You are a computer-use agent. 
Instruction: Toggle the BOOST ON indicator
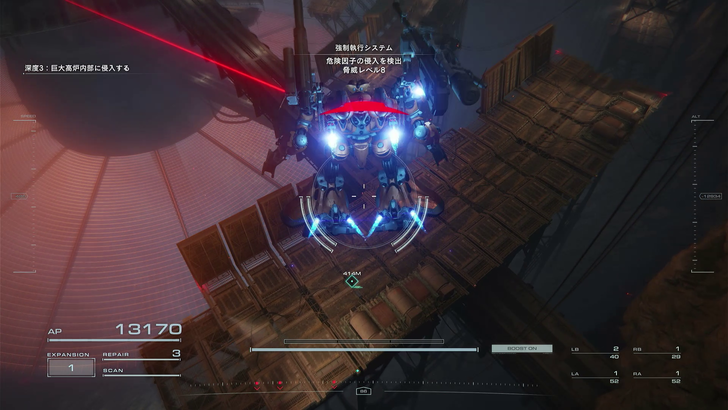[x=515, y=348]
